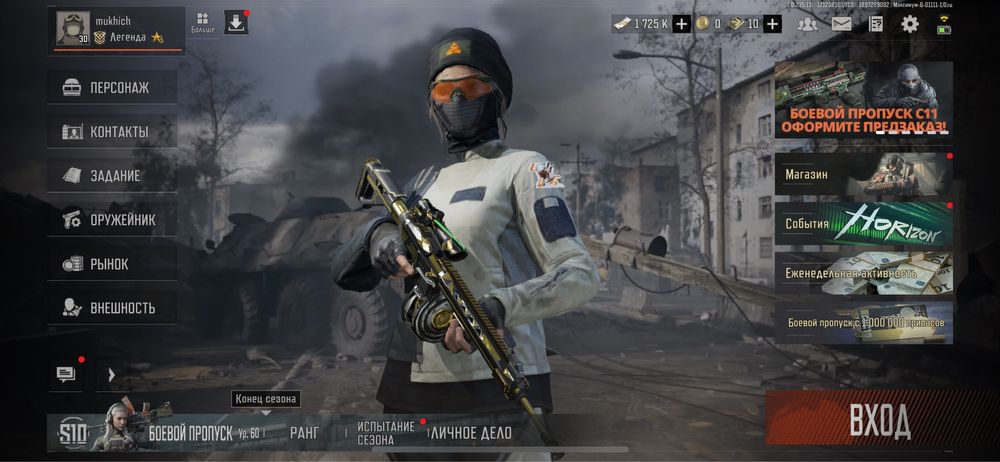This screenshot has height=462, width=1000.
Task: Select ОРУЖЕЙНИК from the side menu
Action: [x=112, y=219]
